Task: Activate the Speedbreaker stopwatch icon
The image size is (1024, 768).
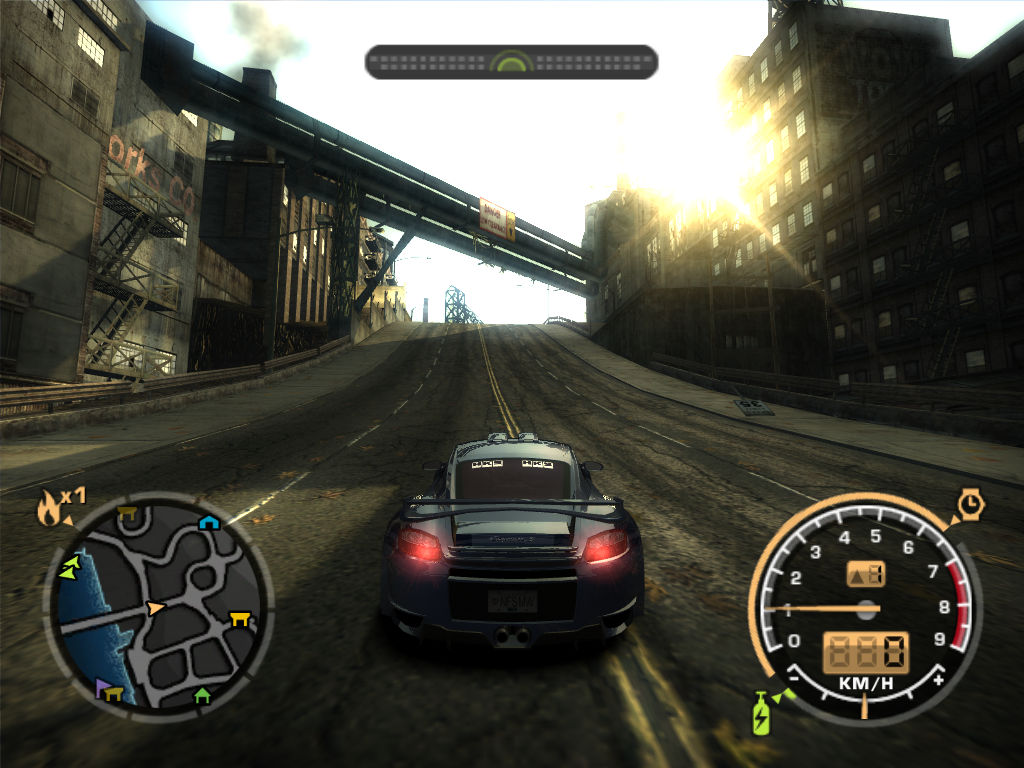Action: tap(970, 504)
